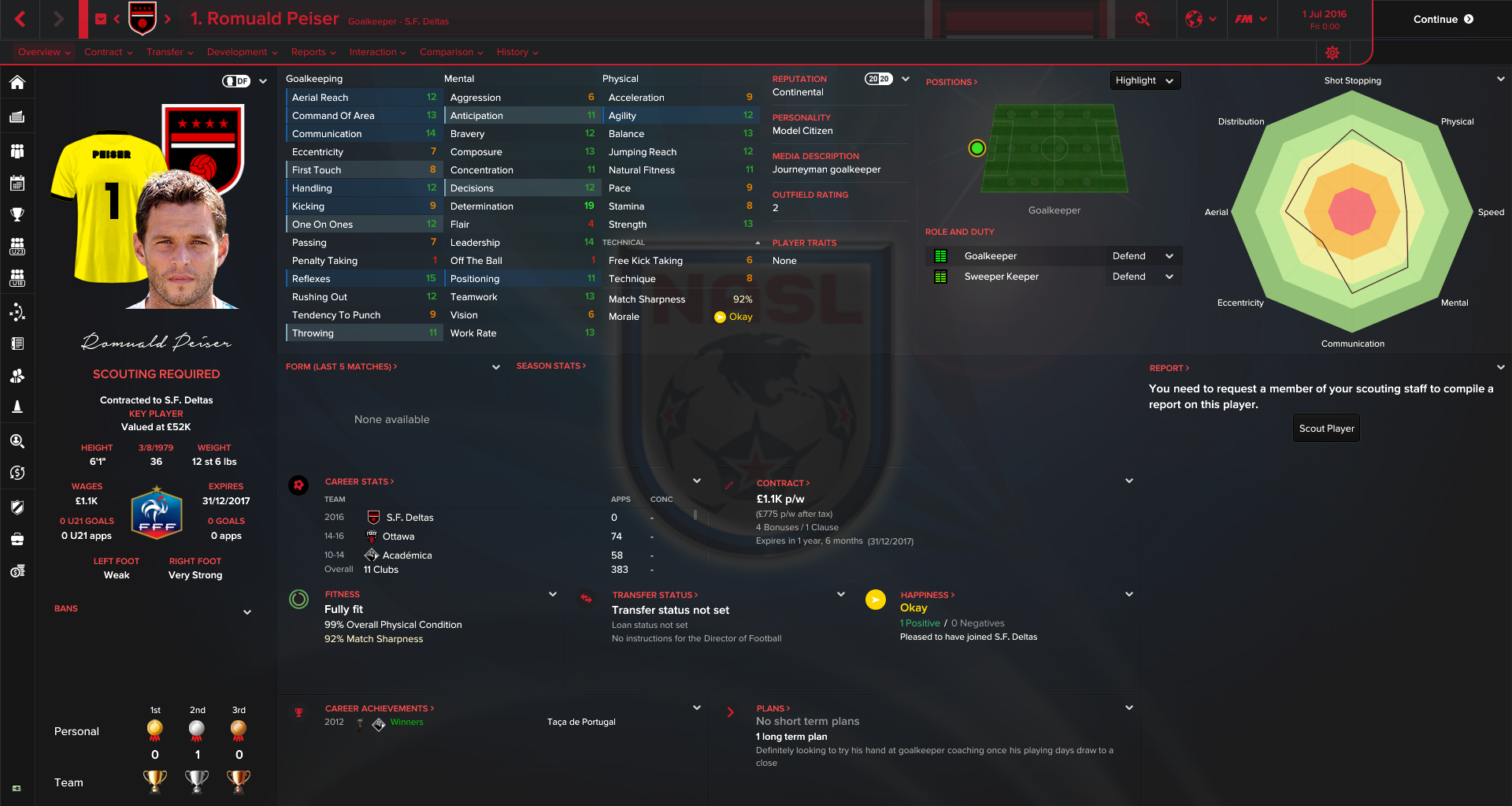Open the Highlight dropdown in Positions panel
This screenshot has height=806, width=1512.
click(1144, 80)
